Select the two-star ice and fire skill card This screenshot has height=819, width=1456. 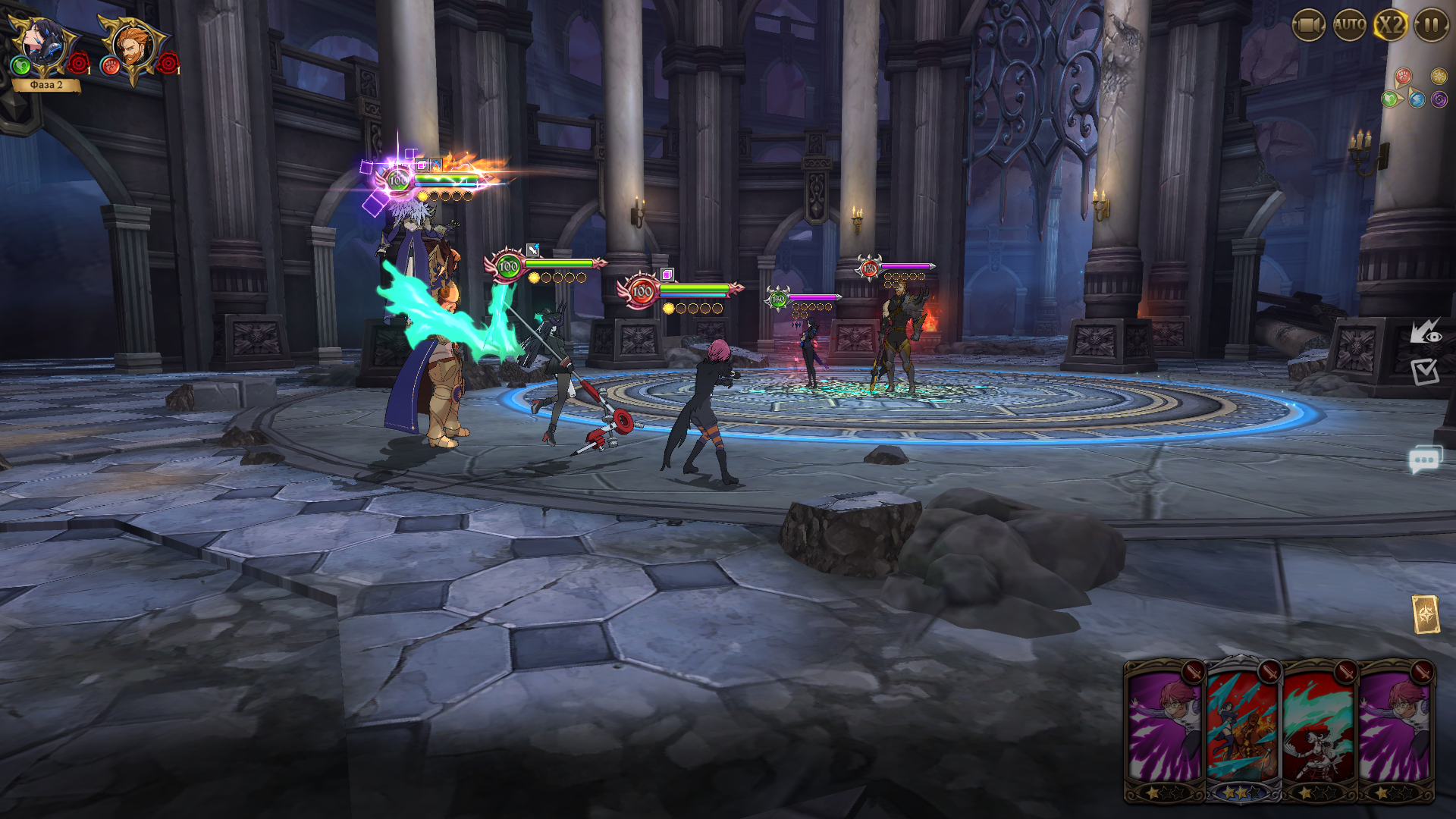(x=1241, y=728)
